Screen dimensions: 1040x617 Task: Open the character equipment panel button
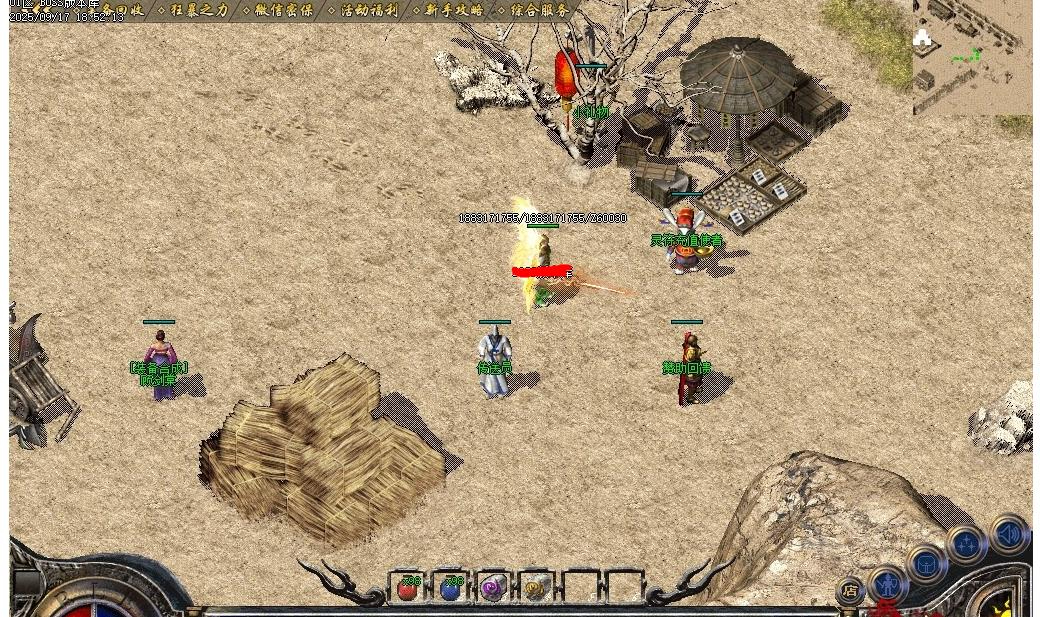pyautogui.click(x=888, y=585)
